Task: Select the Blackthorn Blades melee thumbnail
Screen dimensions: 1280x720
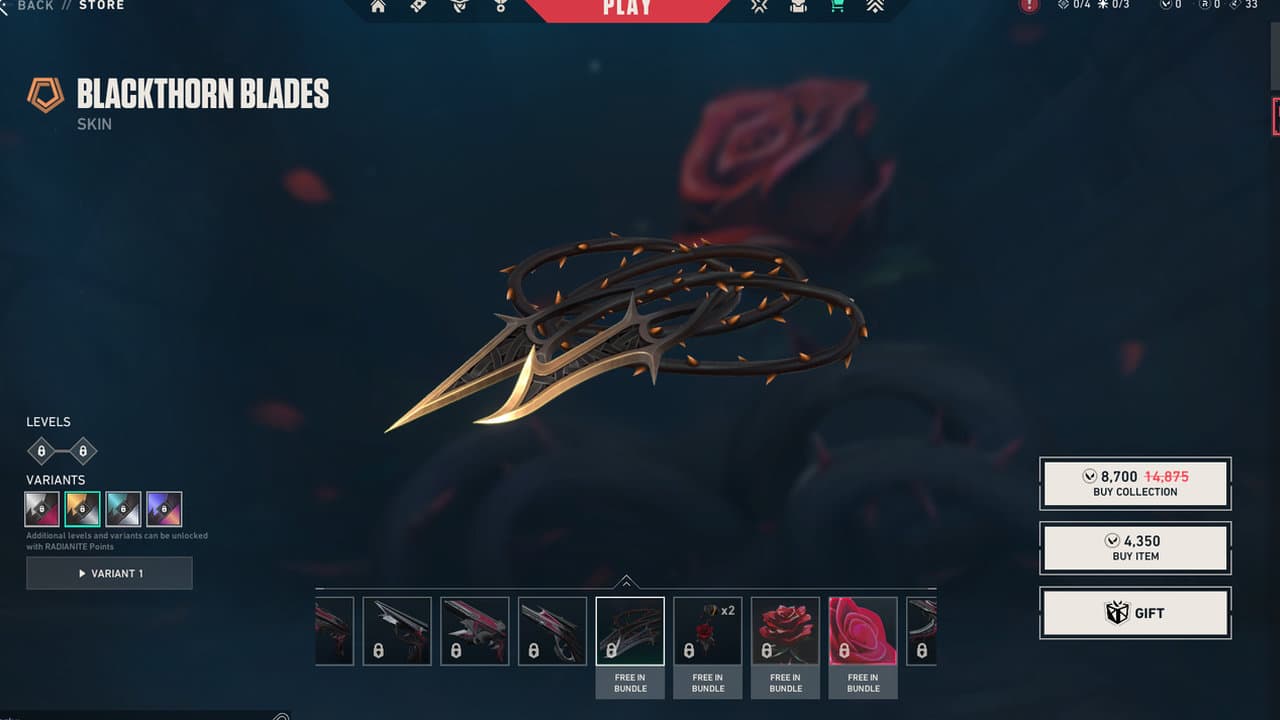Action: coord(630,631)
